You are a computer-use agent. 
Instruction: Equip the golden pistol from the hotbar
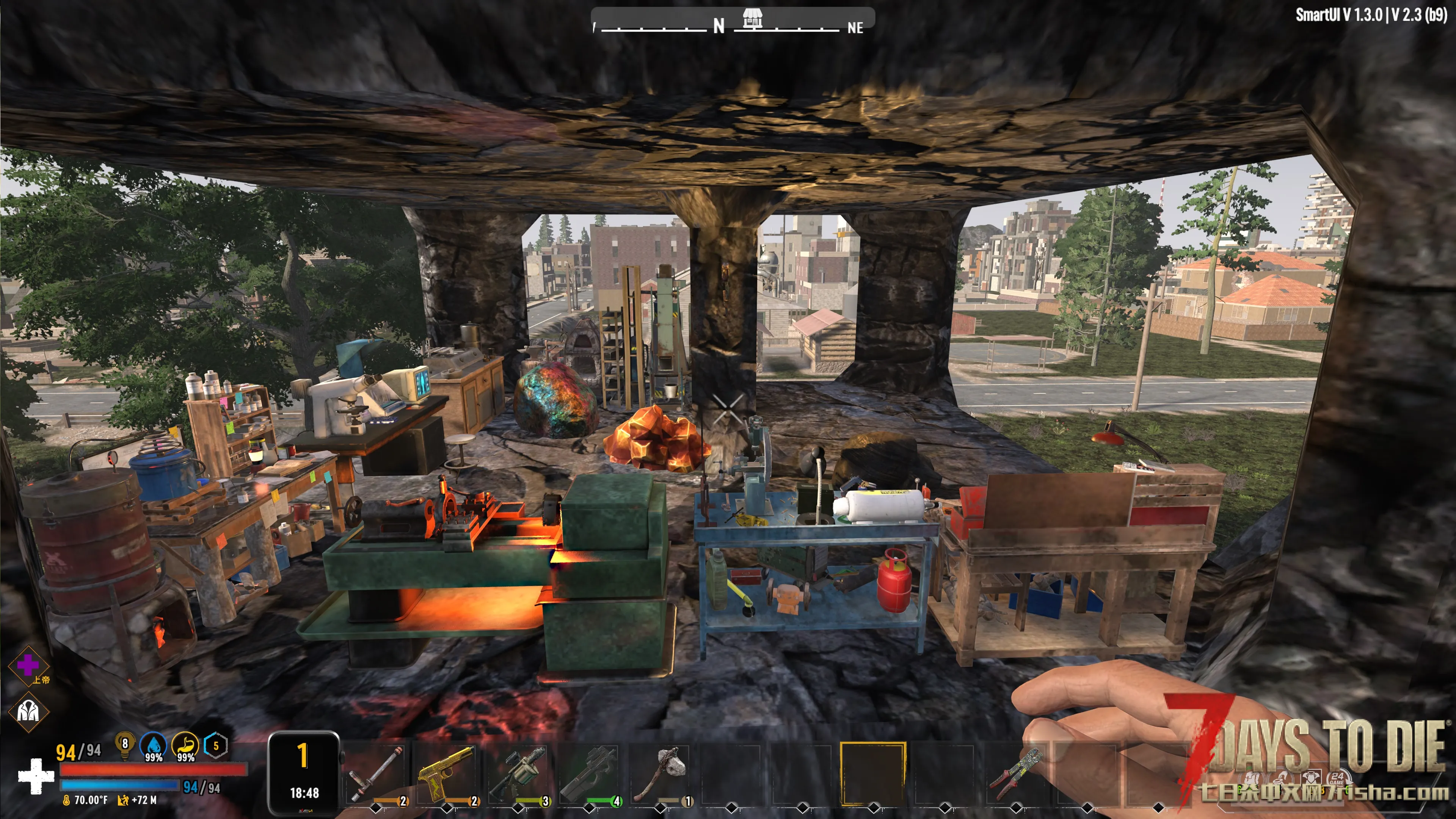(x=447, y=773)
